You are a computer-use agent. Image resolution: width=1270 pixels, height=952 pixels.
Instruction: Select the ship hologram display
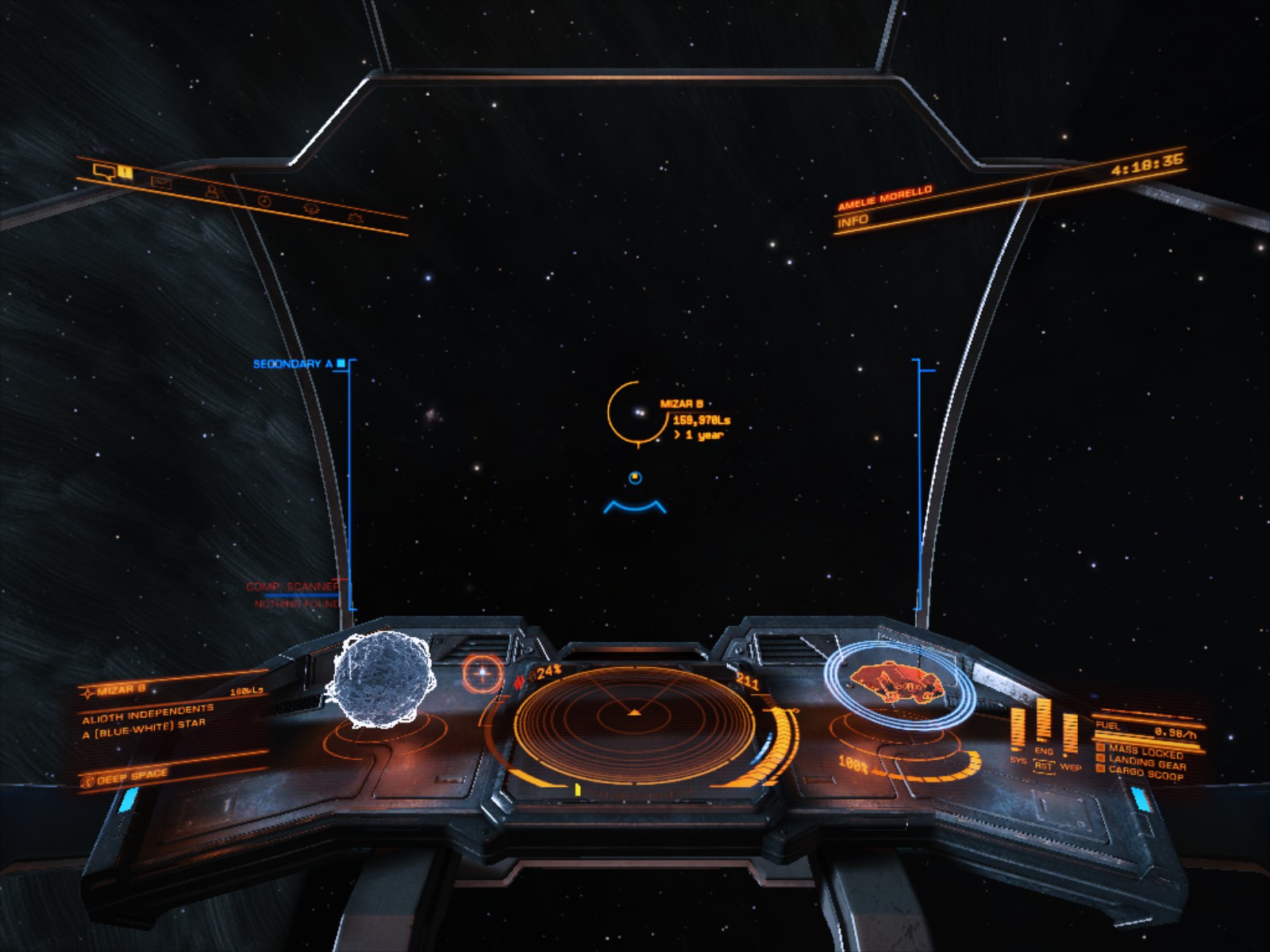[x=901, y=684]
